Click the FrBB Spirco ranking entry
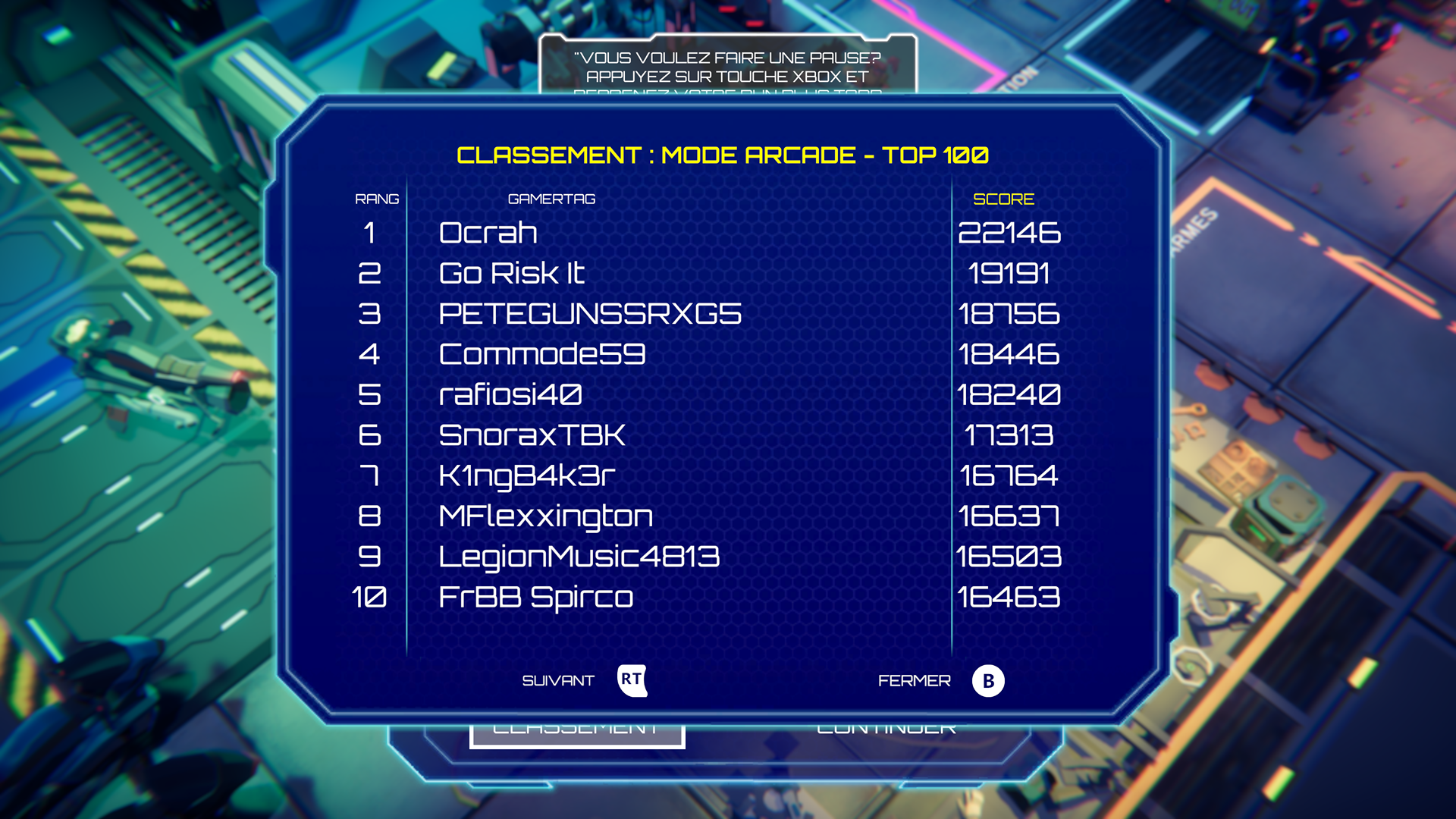Image resolution: width=1456 pixels, height=819 pixels. click(535, 598)
